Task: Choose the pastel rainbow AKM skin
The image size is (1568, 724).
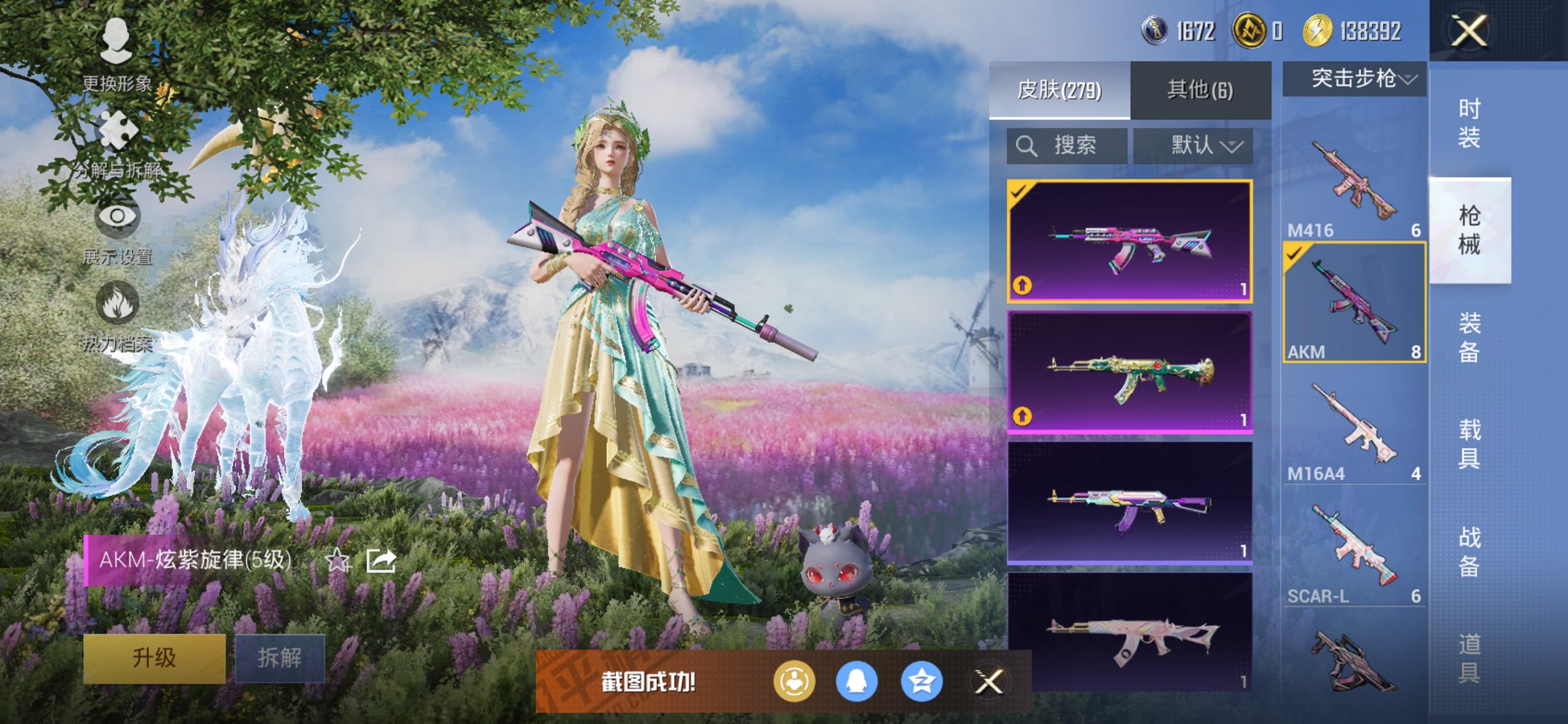Action: [x=1129, y=503]
